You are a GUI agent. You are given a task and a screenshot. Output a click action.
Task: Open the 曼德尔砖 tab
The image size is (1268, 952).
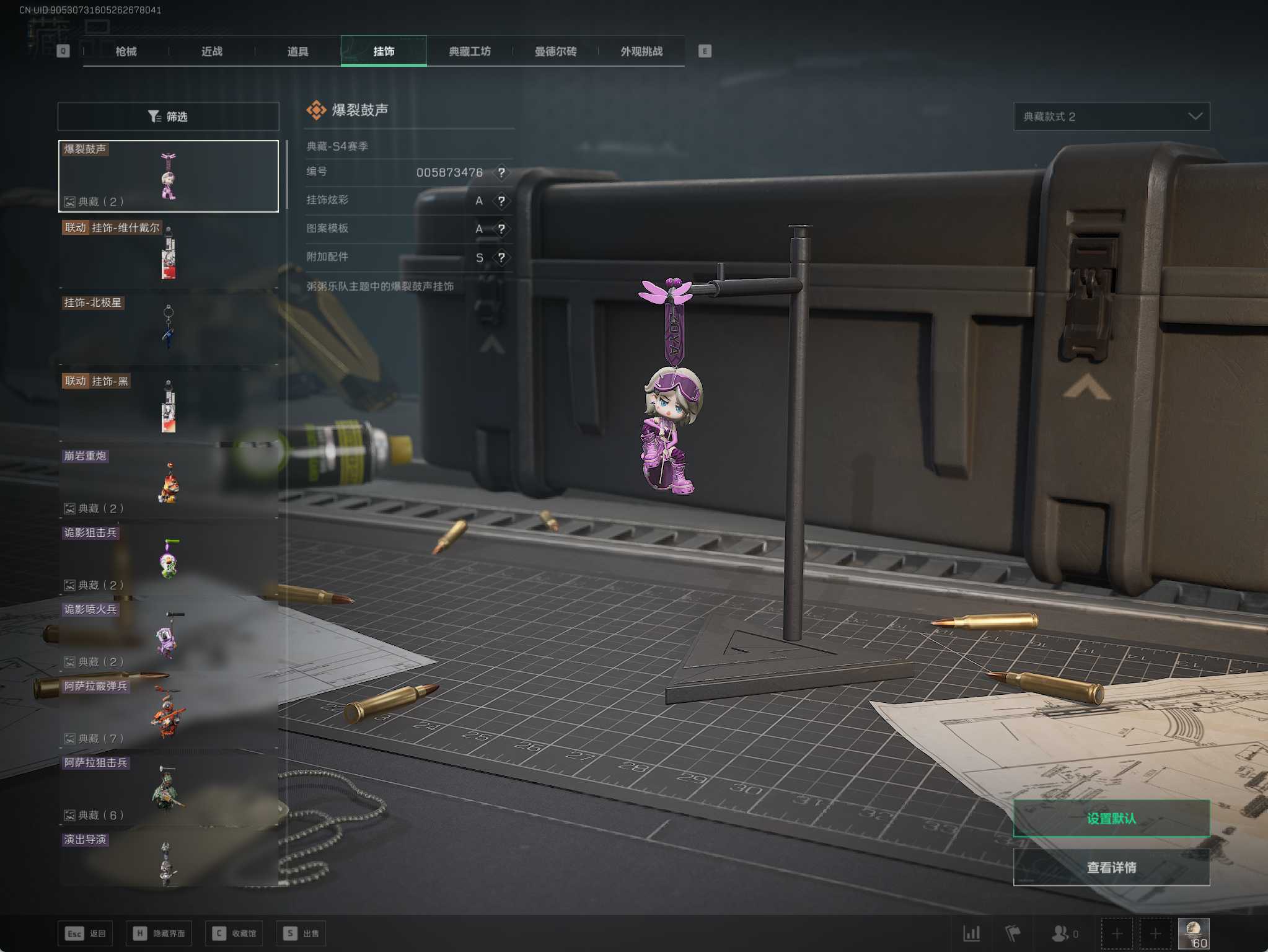click(x=555, y=51)
